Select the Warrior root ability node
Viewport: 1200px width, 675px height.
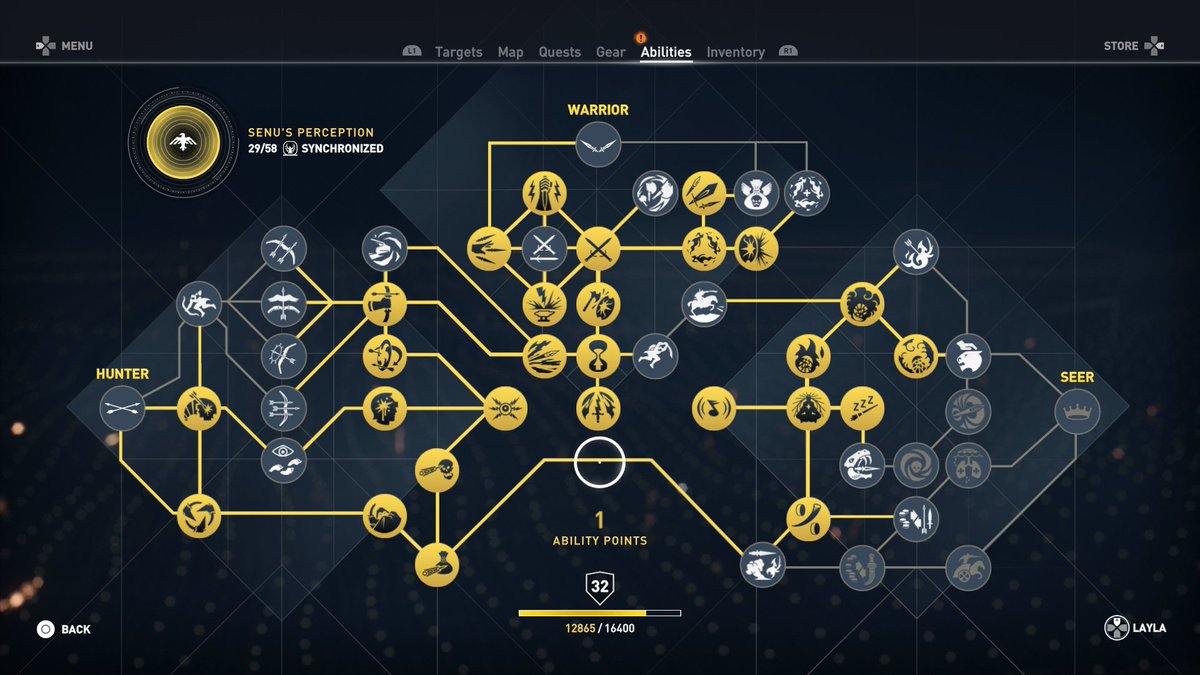tap(598, 145)
